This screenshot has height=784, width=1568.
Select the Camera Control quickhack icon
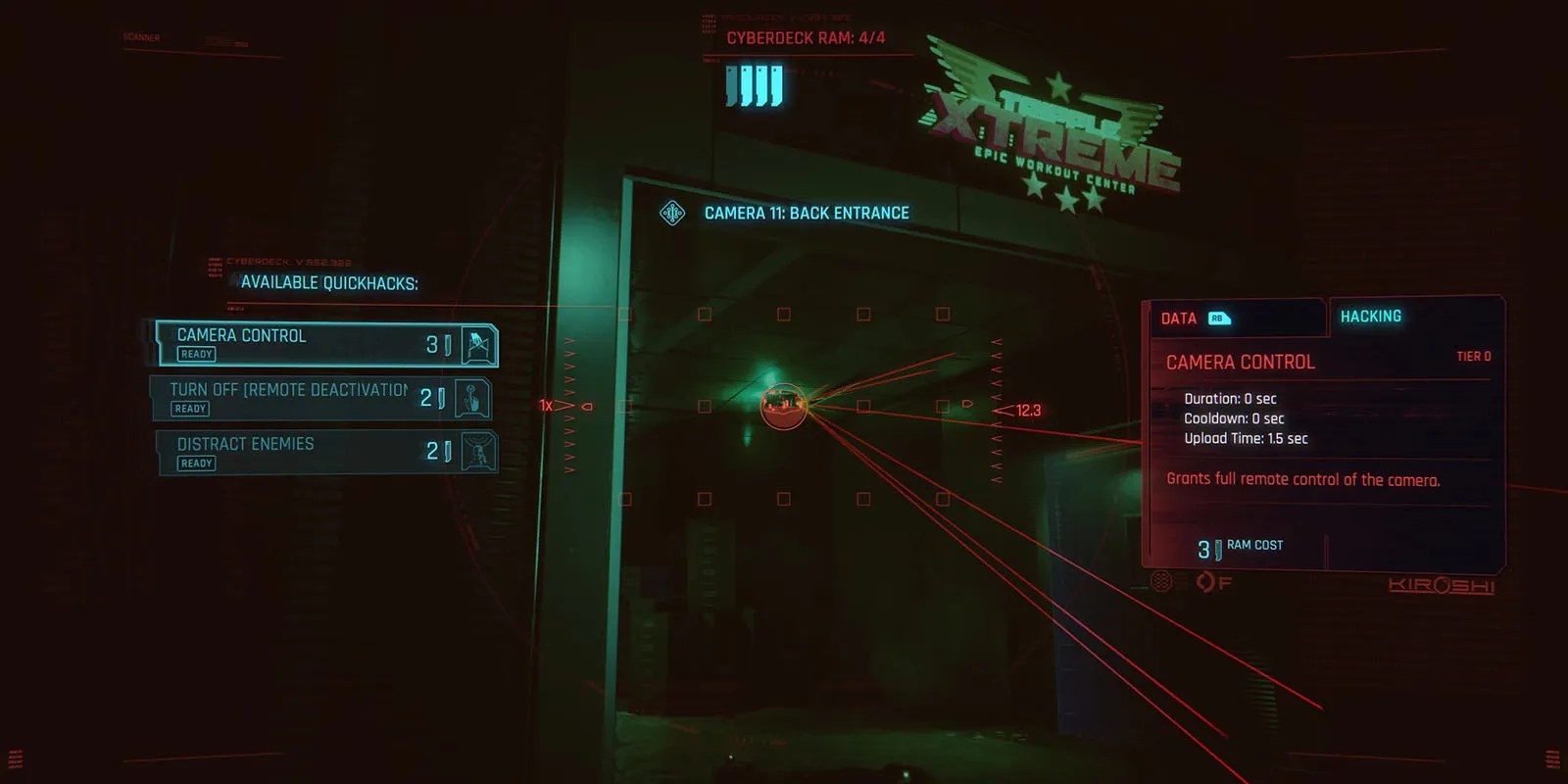(476, 344)
